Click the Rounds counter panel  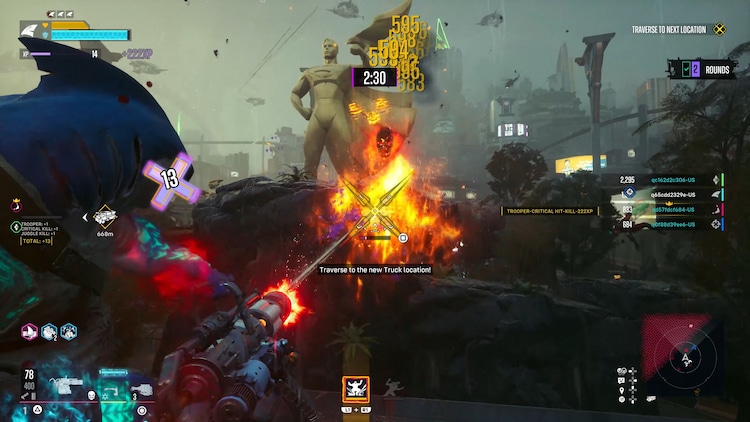[x=705, y=70]
